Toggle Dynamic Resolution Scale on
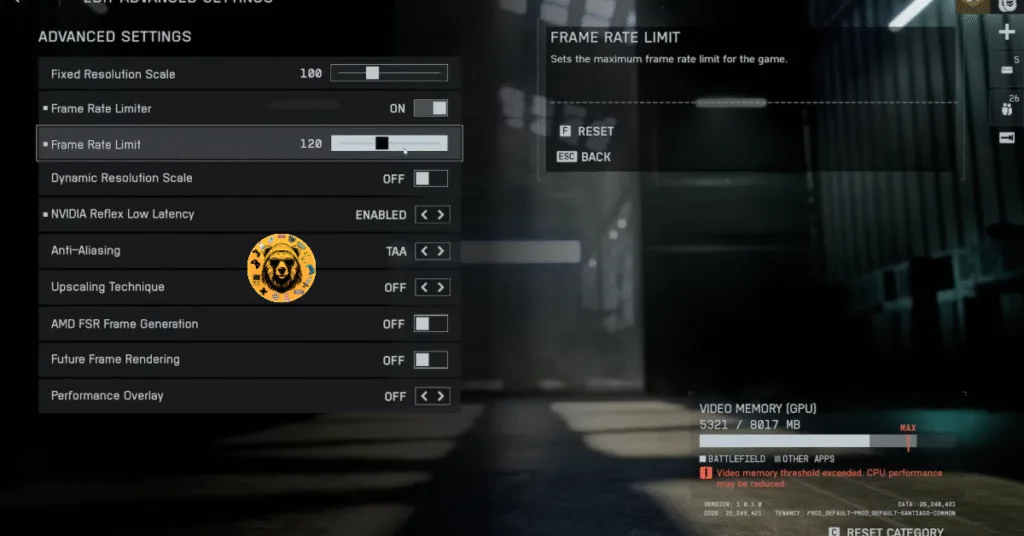The width and height of the screenshot is (1024, 536). (431, 178)
